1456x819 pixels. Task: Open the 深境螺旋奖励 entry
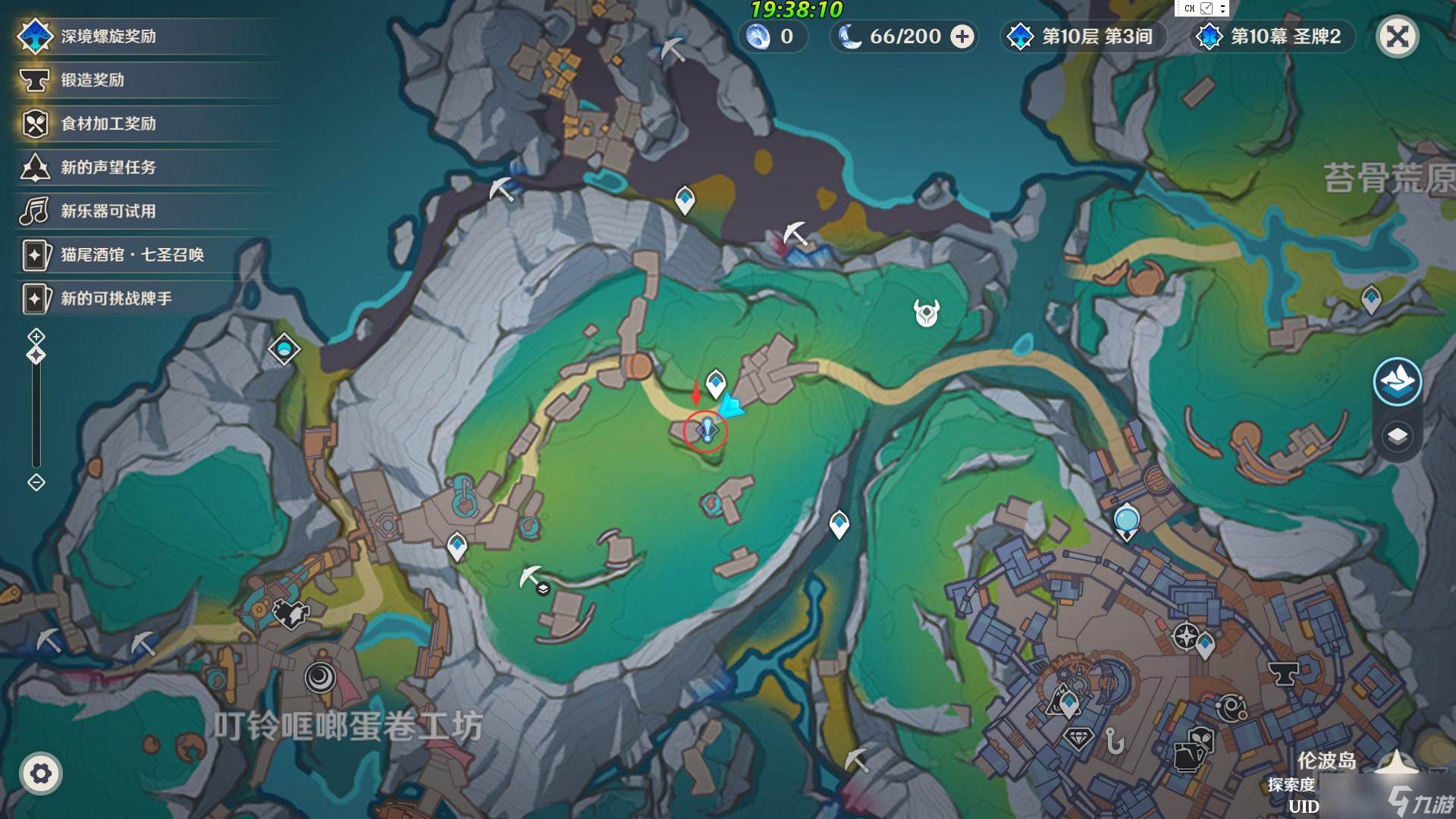coord(108,36)
